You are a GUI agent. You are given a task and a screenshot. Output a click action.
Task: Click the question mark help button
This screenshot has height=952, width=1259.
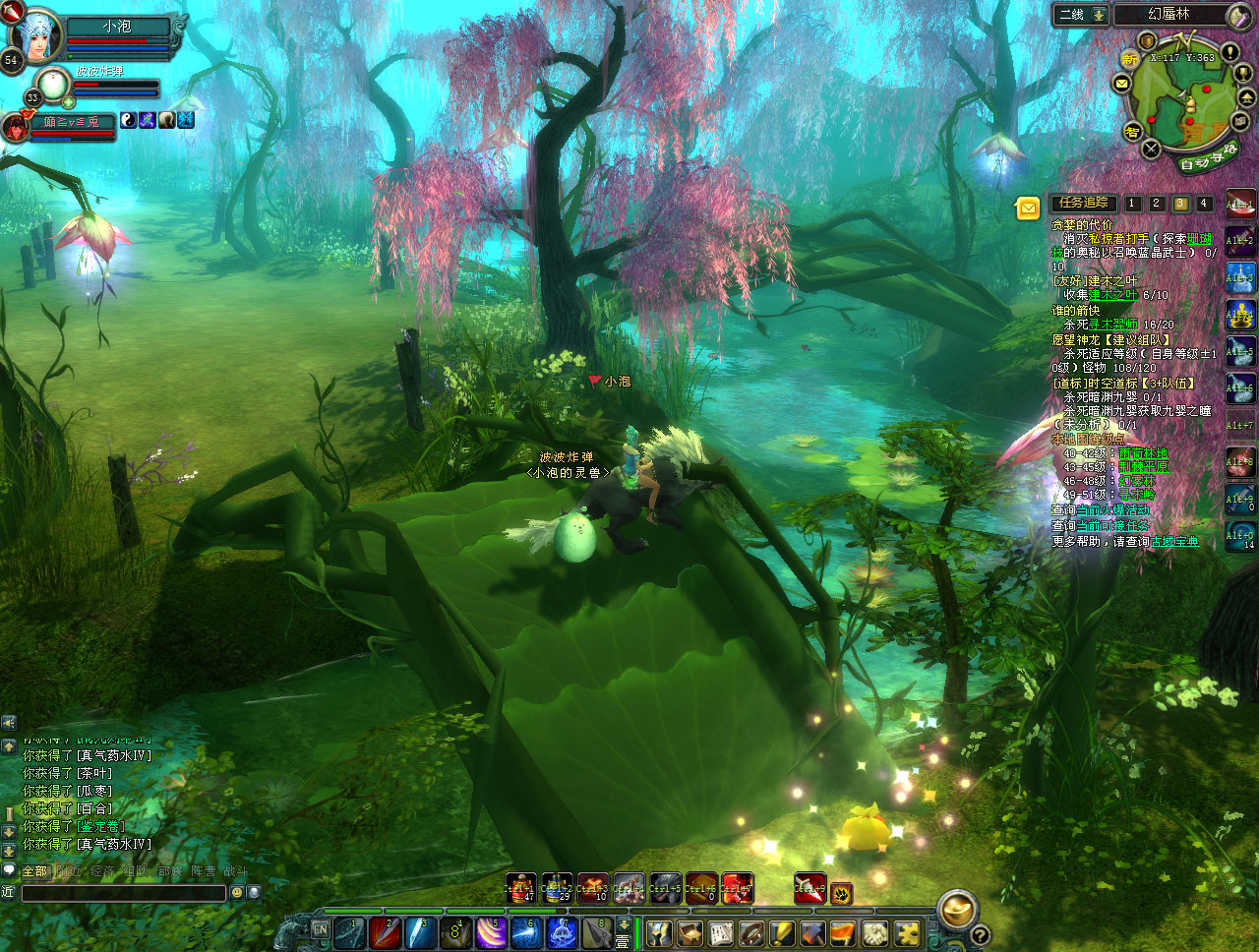(x=980, y=934)
